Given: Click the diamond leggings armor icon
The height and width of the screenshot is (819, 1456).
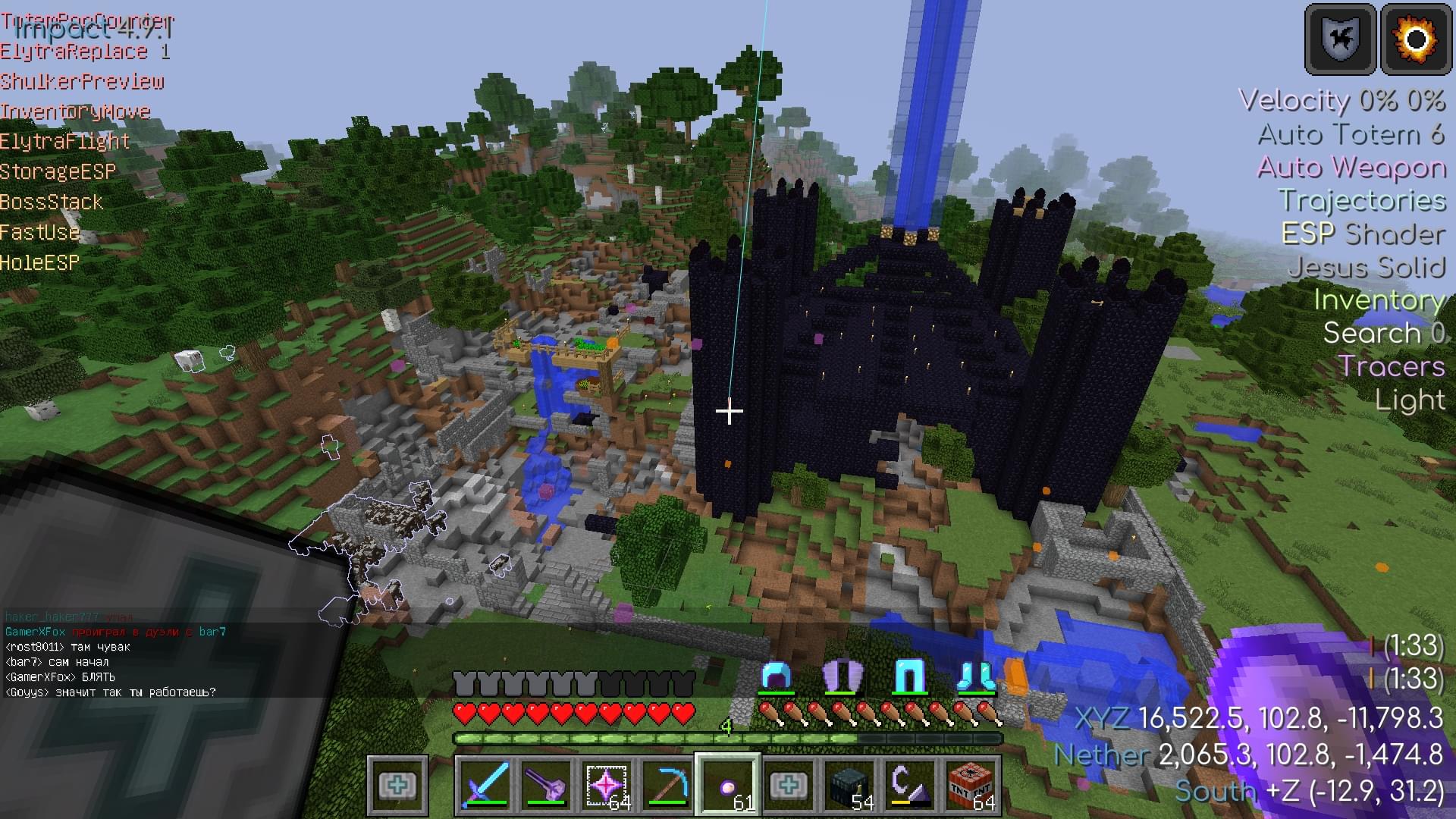Looking at the screenshot, I should point(908,676).
